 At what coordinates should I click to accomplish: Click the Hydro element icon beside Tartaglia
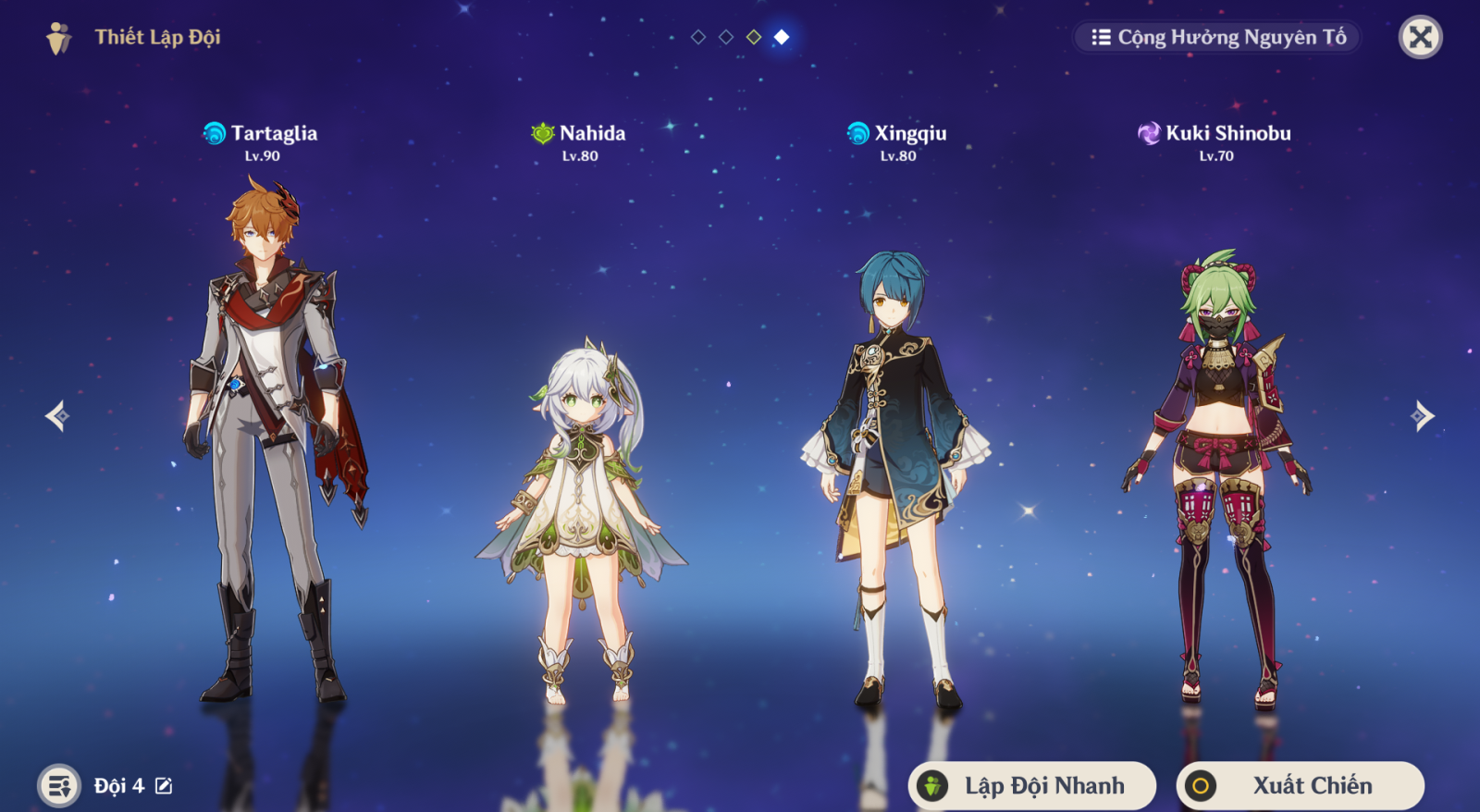216,132
